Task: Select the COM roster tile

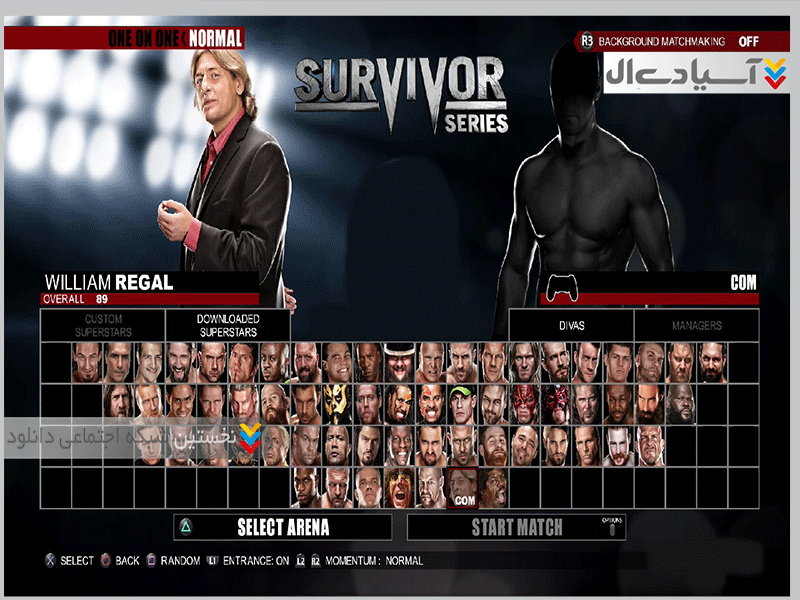Action: tap(462, 487)
